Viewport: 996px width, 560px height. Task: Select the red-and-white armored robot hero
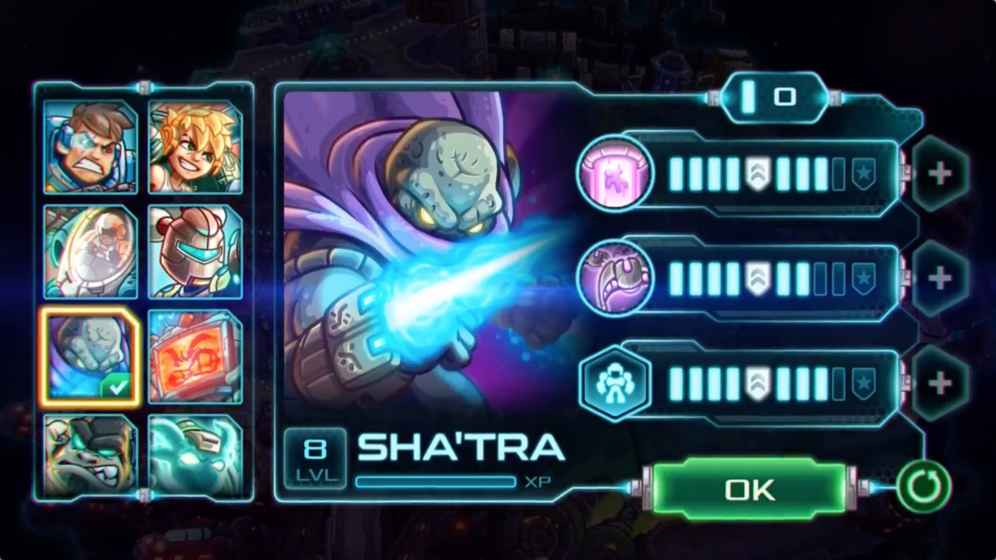195,252
